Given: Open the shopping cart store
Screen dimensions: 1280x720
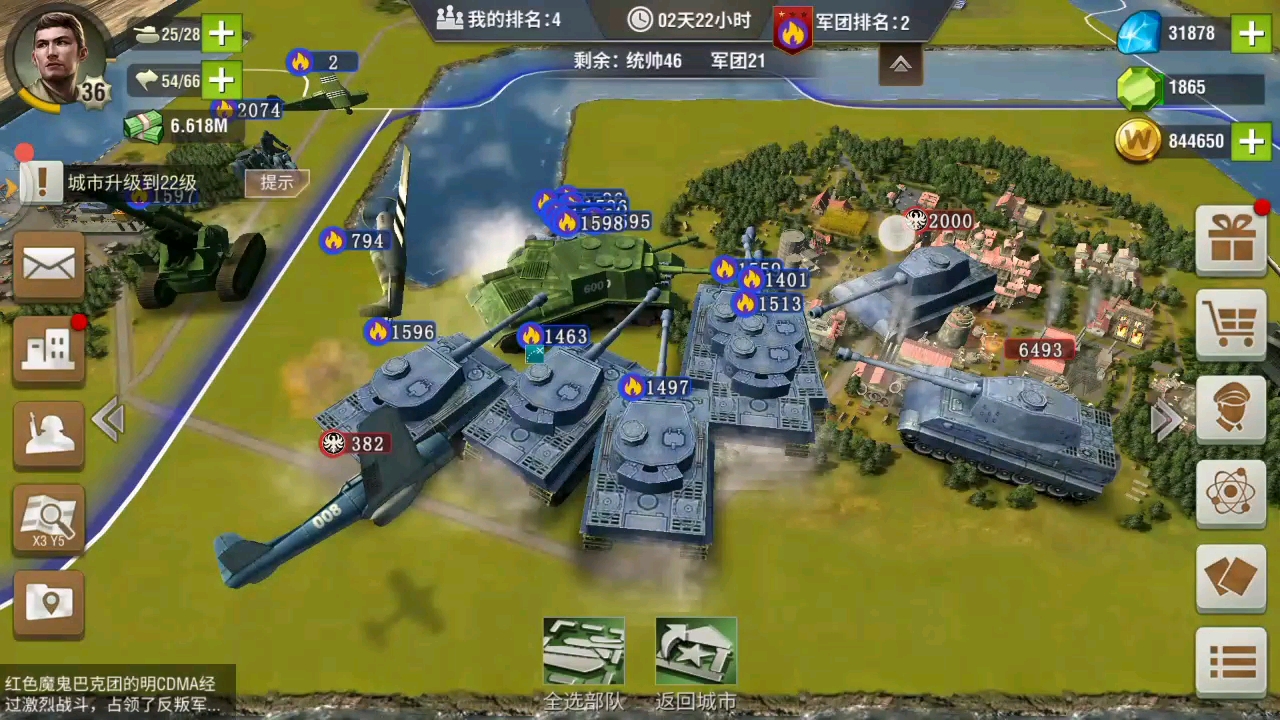Looking at the screenshot, I should coord(1231,324).
